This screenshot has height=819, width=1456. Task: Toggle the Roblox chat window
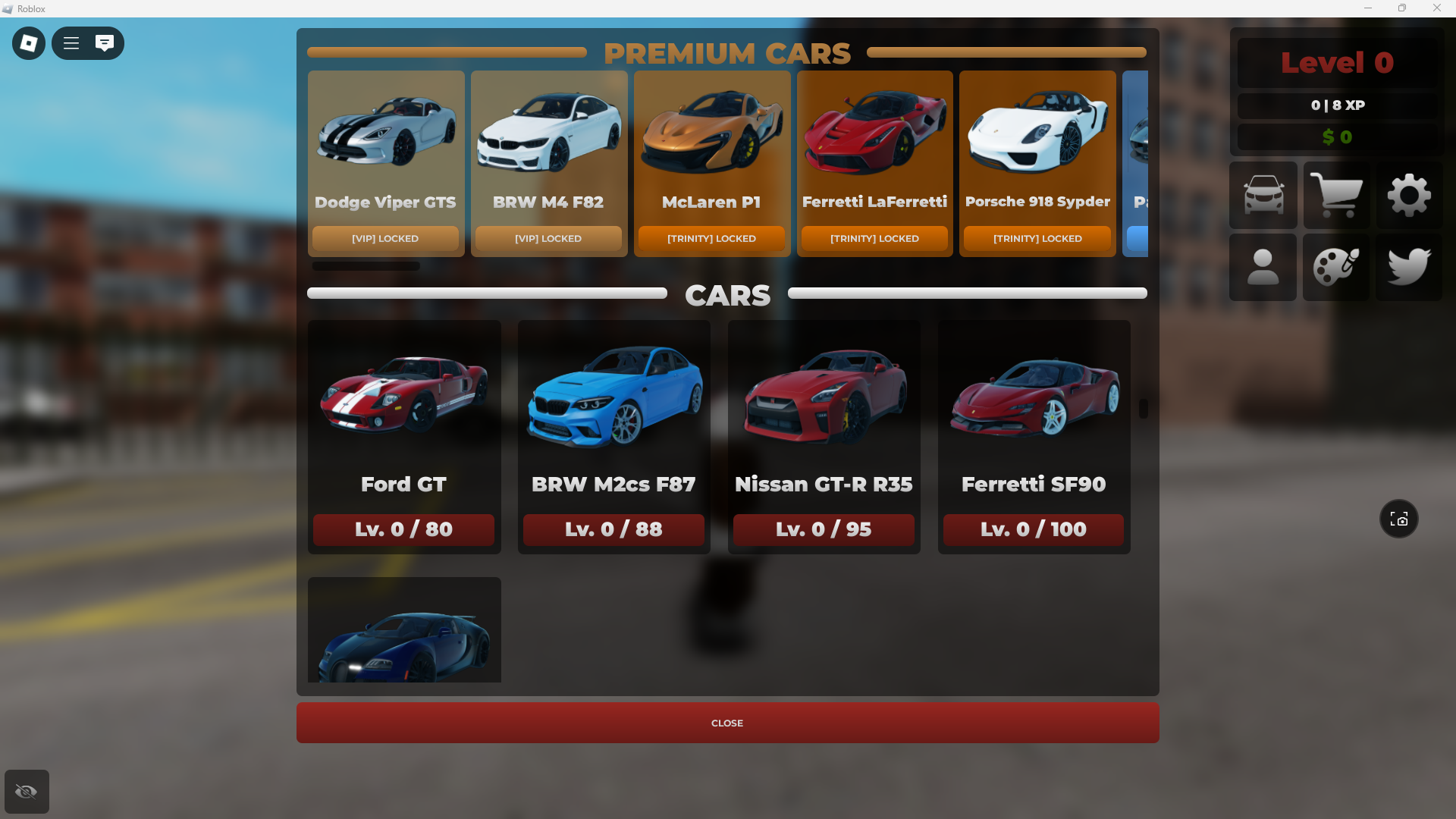[105, 43]
